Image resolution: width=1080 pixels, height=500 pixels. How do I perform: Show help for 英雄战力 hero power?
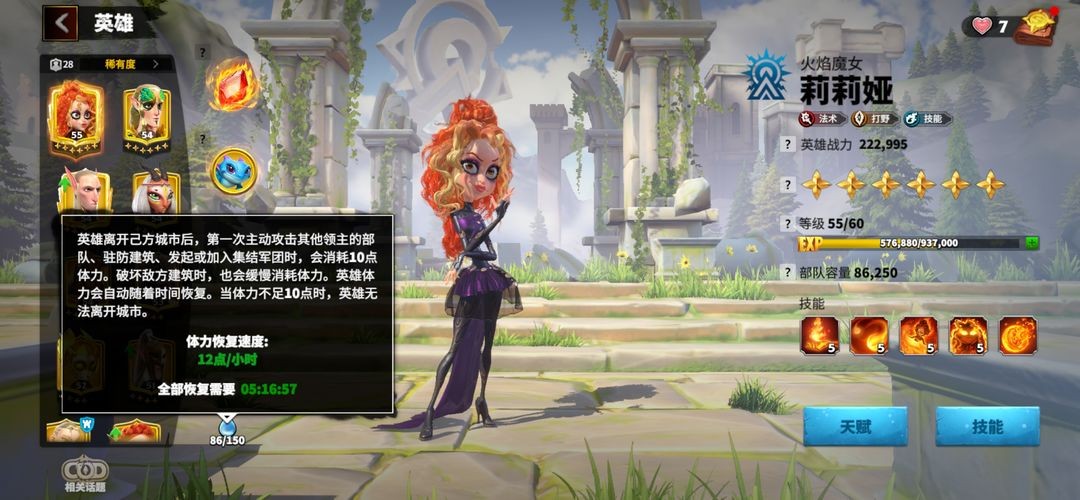786,144
